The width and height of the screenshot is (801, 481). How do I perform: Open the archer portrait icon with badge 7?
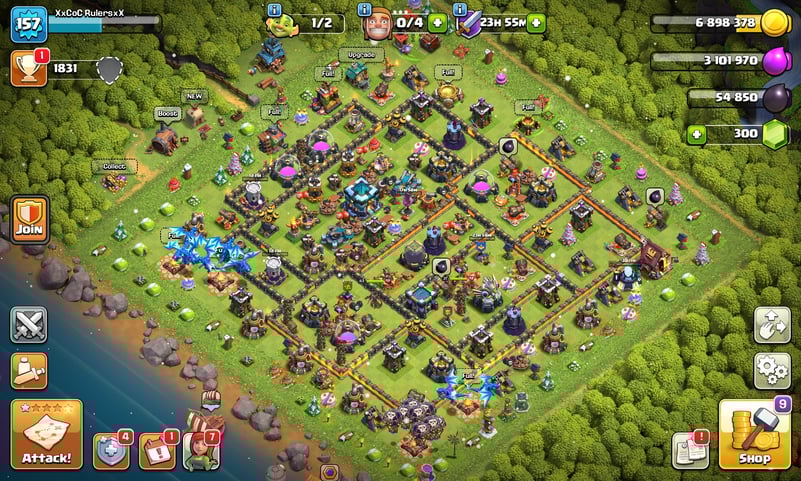201,449
